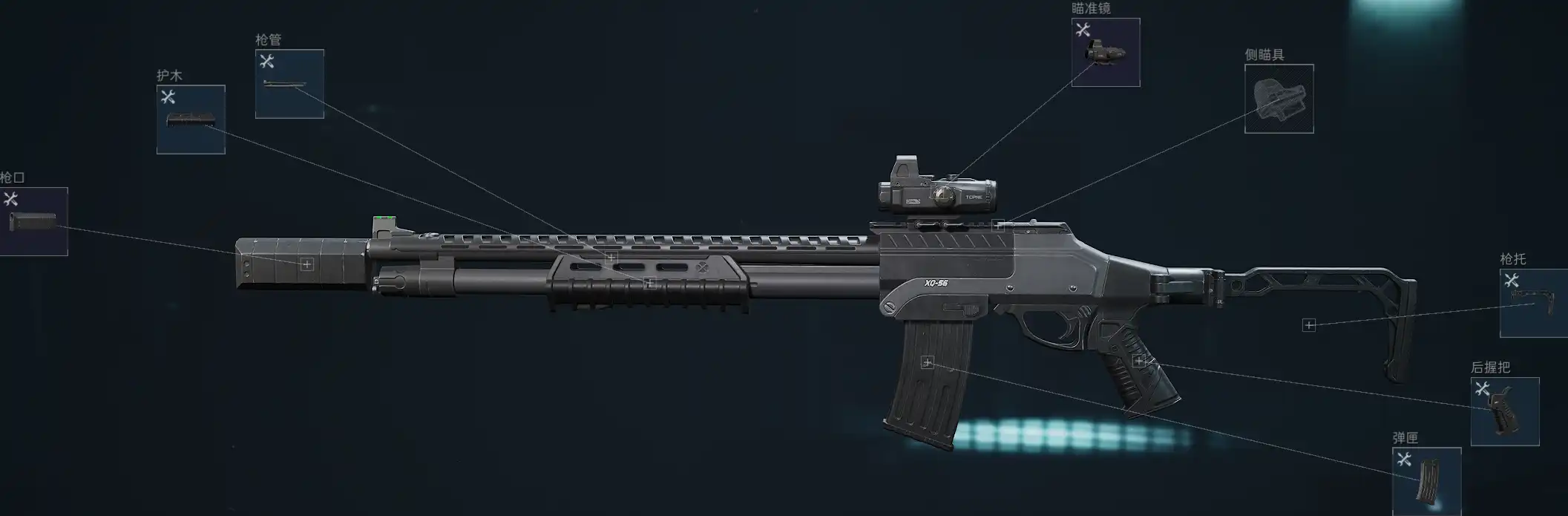Select the empty 侧瞄具 side sight slot
1568x516 pixels.
(x=1279, y=99)
